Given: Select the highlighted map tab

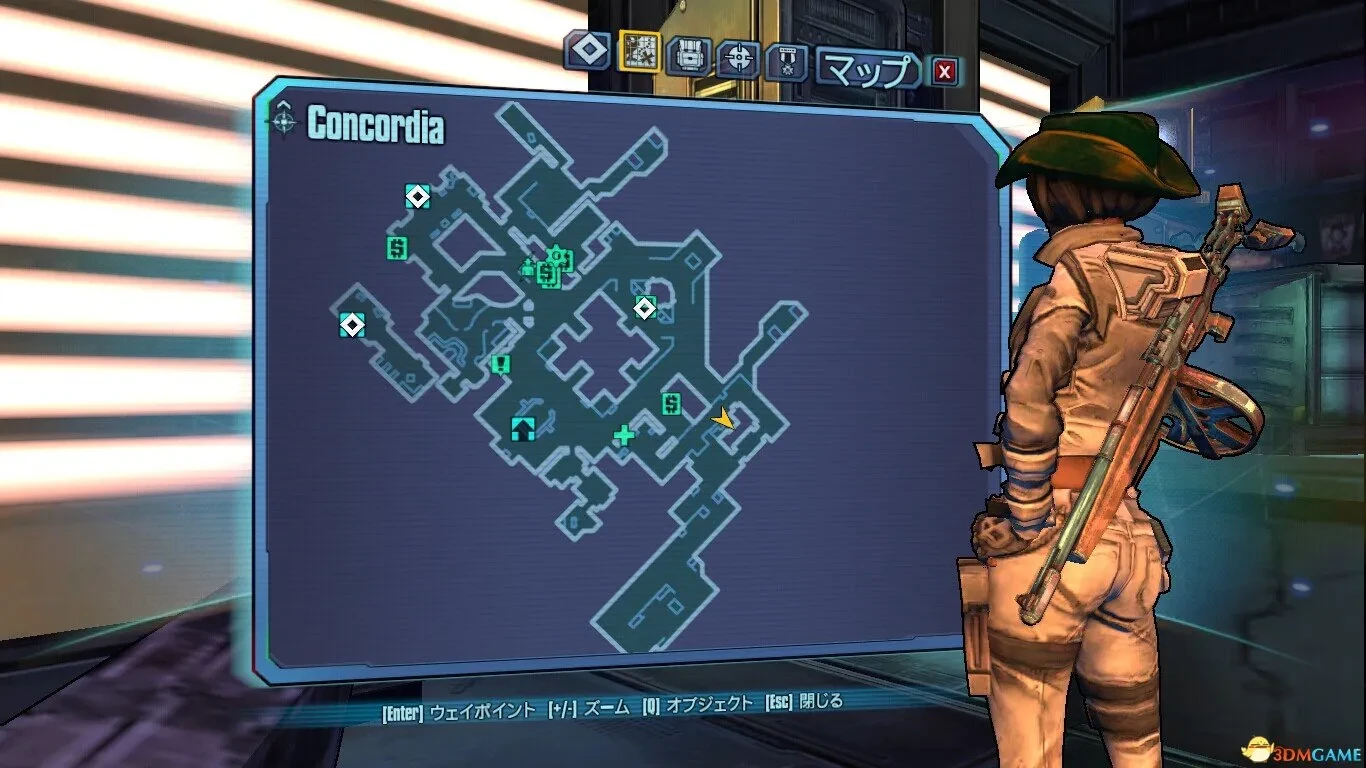Looking at the screenshot, I should (x=639, y=50).
